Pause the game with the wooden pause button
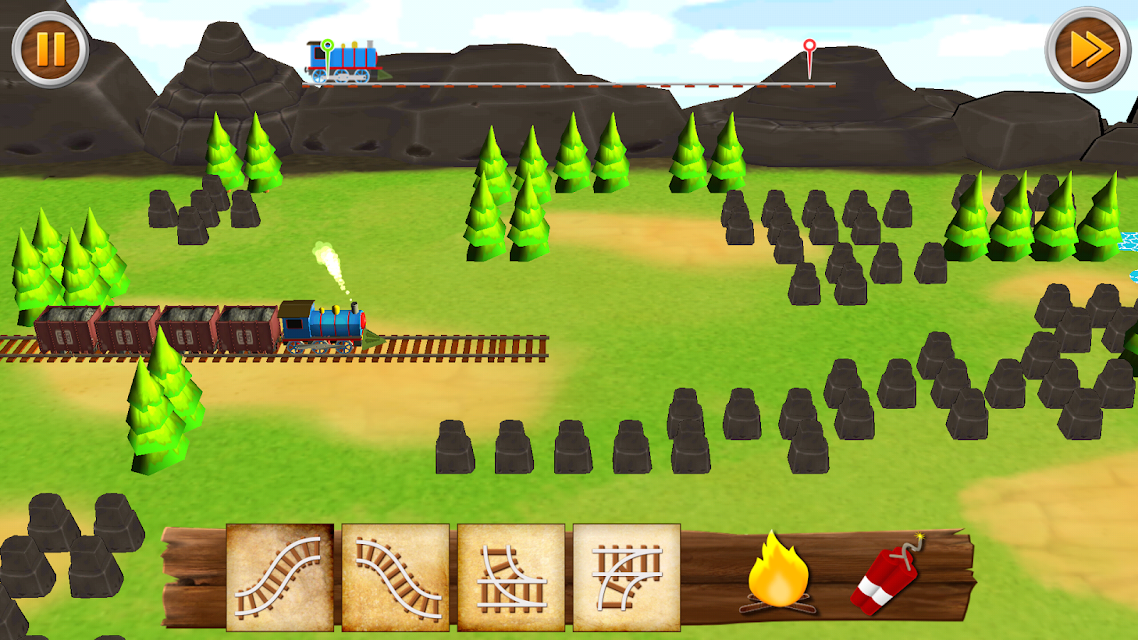The image size is (1138, 640). tap(50, 48)
